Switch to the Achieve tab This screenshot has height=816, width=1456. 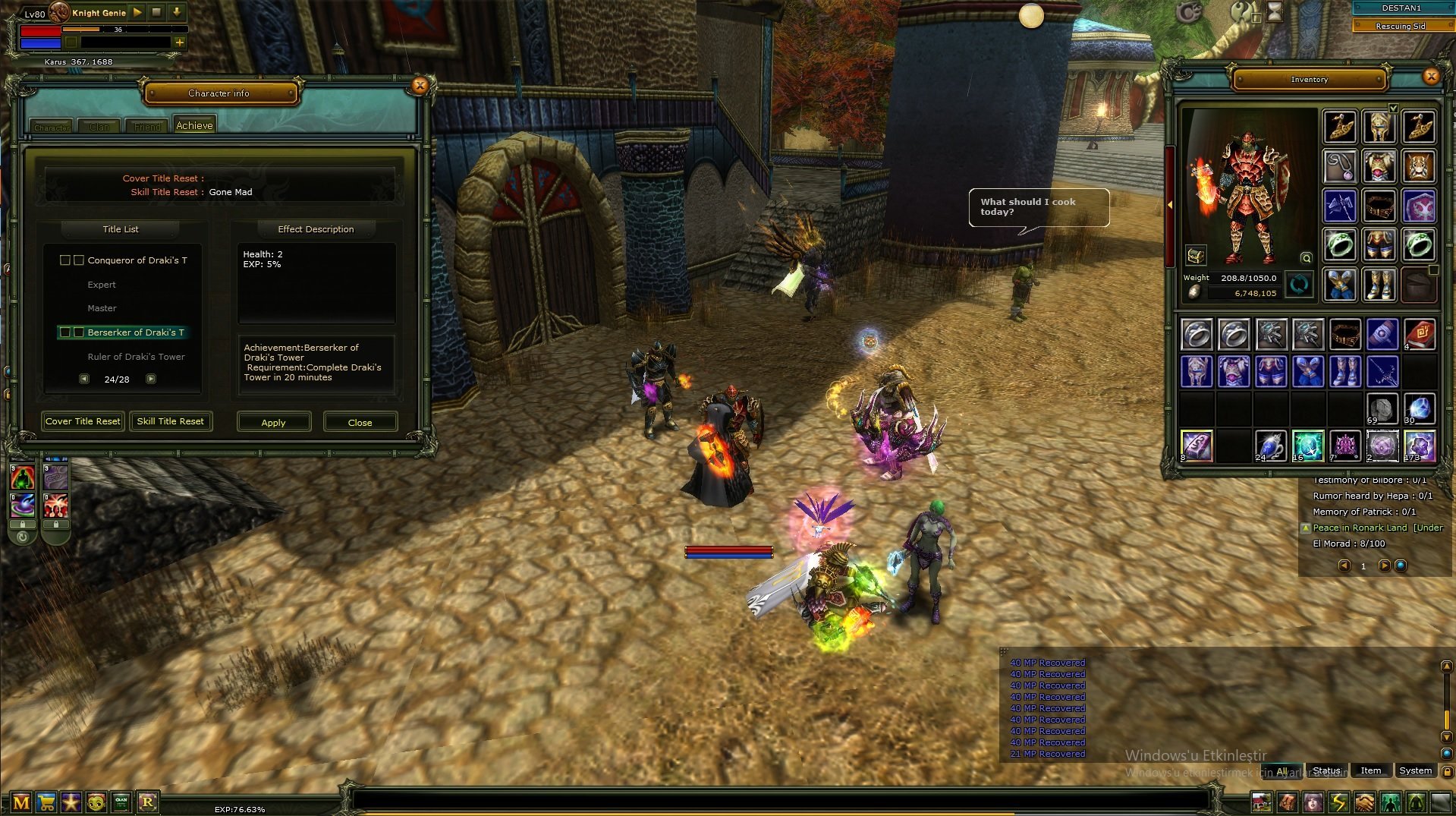(x=194, y=126)
